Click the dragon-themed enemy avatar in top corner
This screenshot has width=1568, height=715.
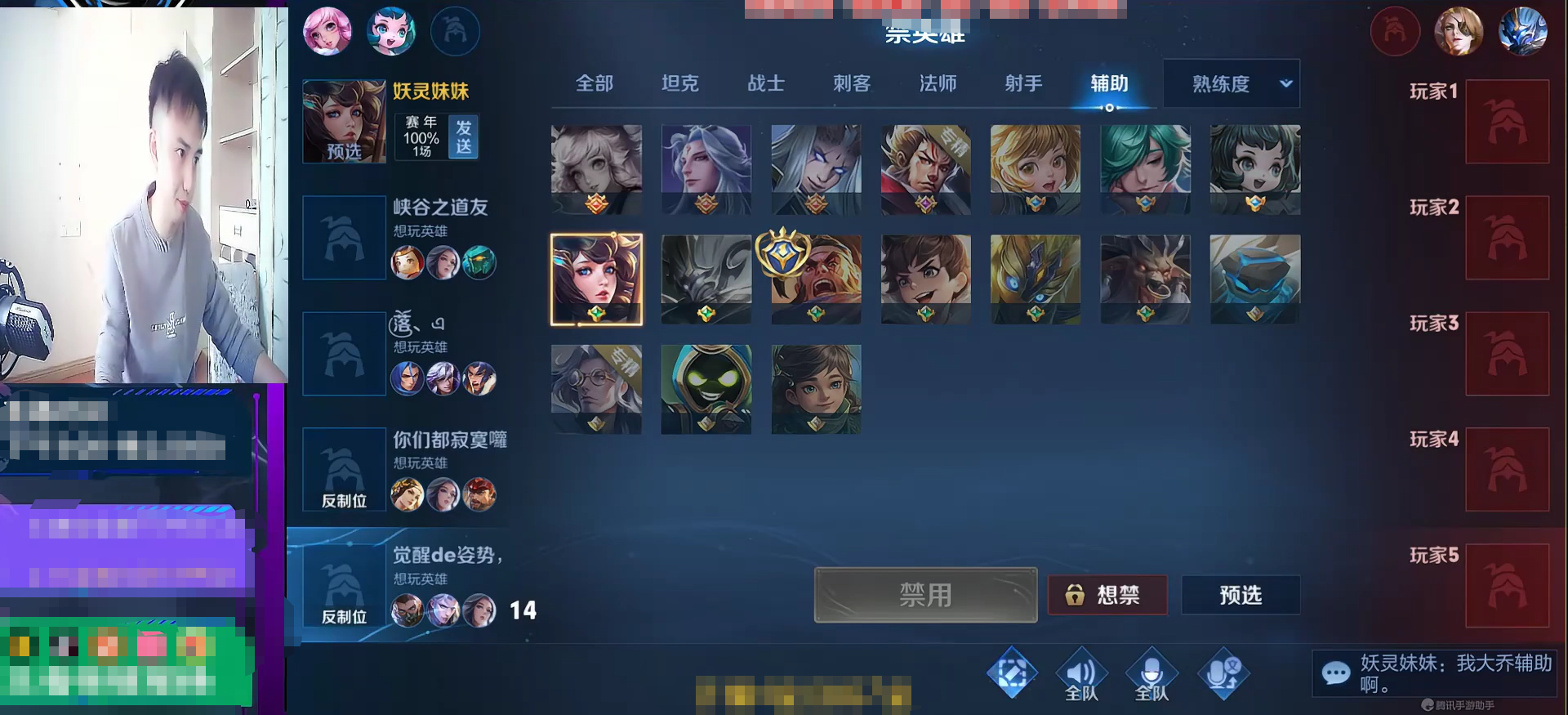click(x=1524, y=31)
